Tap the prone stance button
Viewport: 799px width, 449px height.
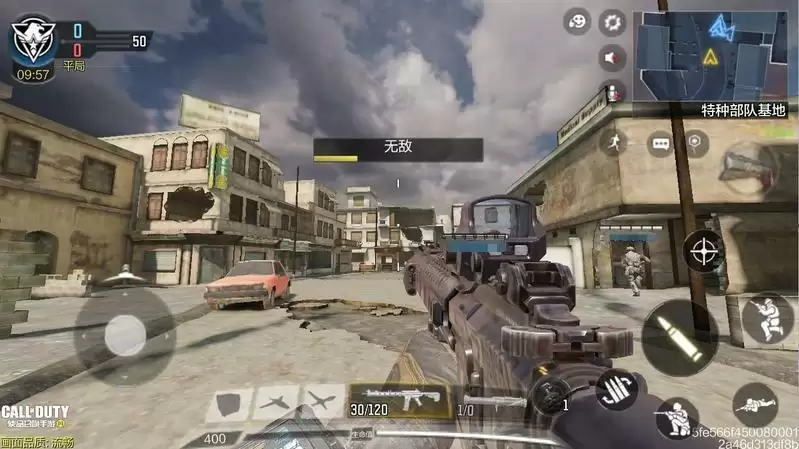pyautogui.click(x=754, y=404)
